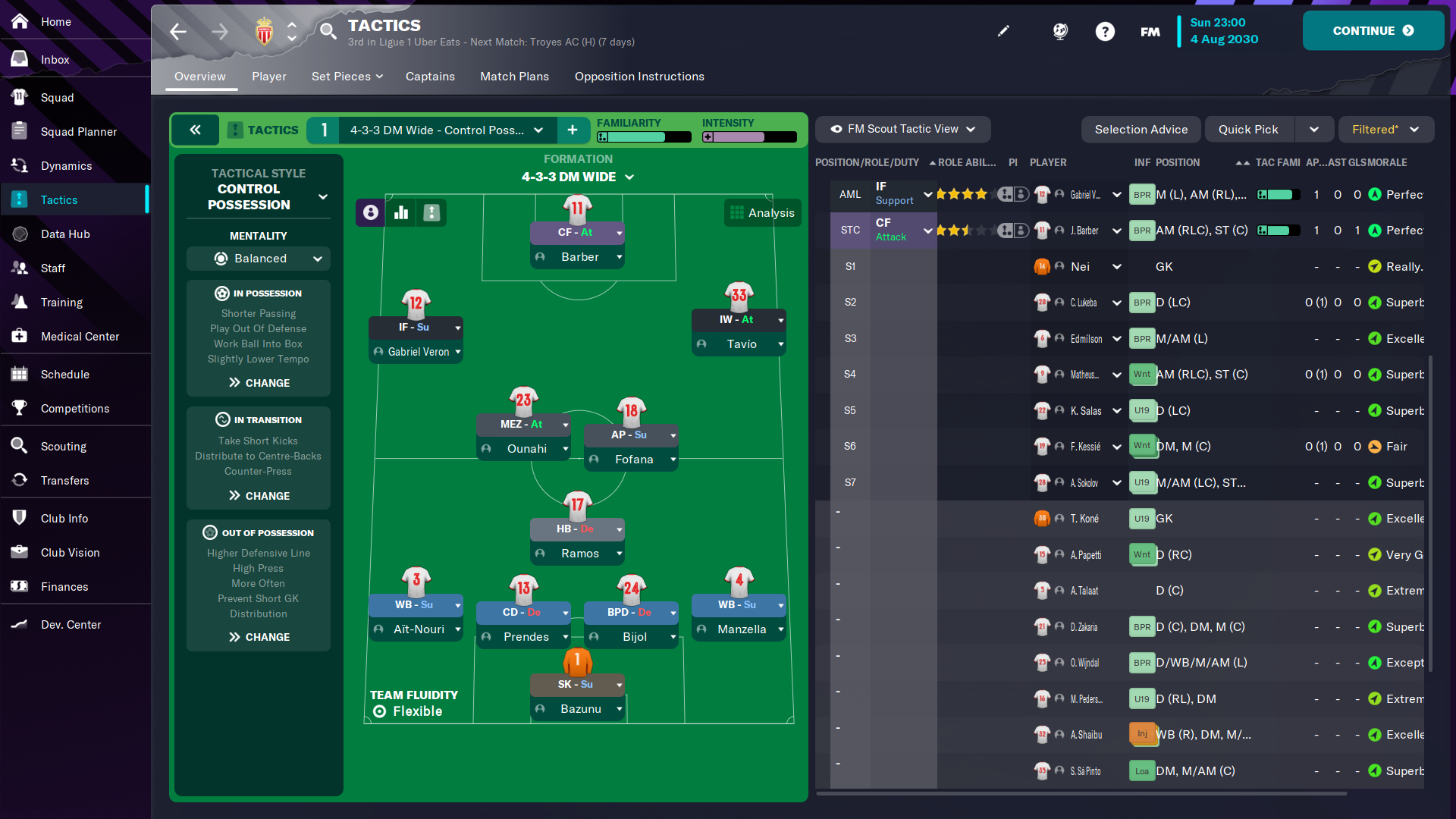The width and height of the screenshot is (1456, 819).
Task: Open the Squad Planner from sidebar
Action: (x=79, y=131)
